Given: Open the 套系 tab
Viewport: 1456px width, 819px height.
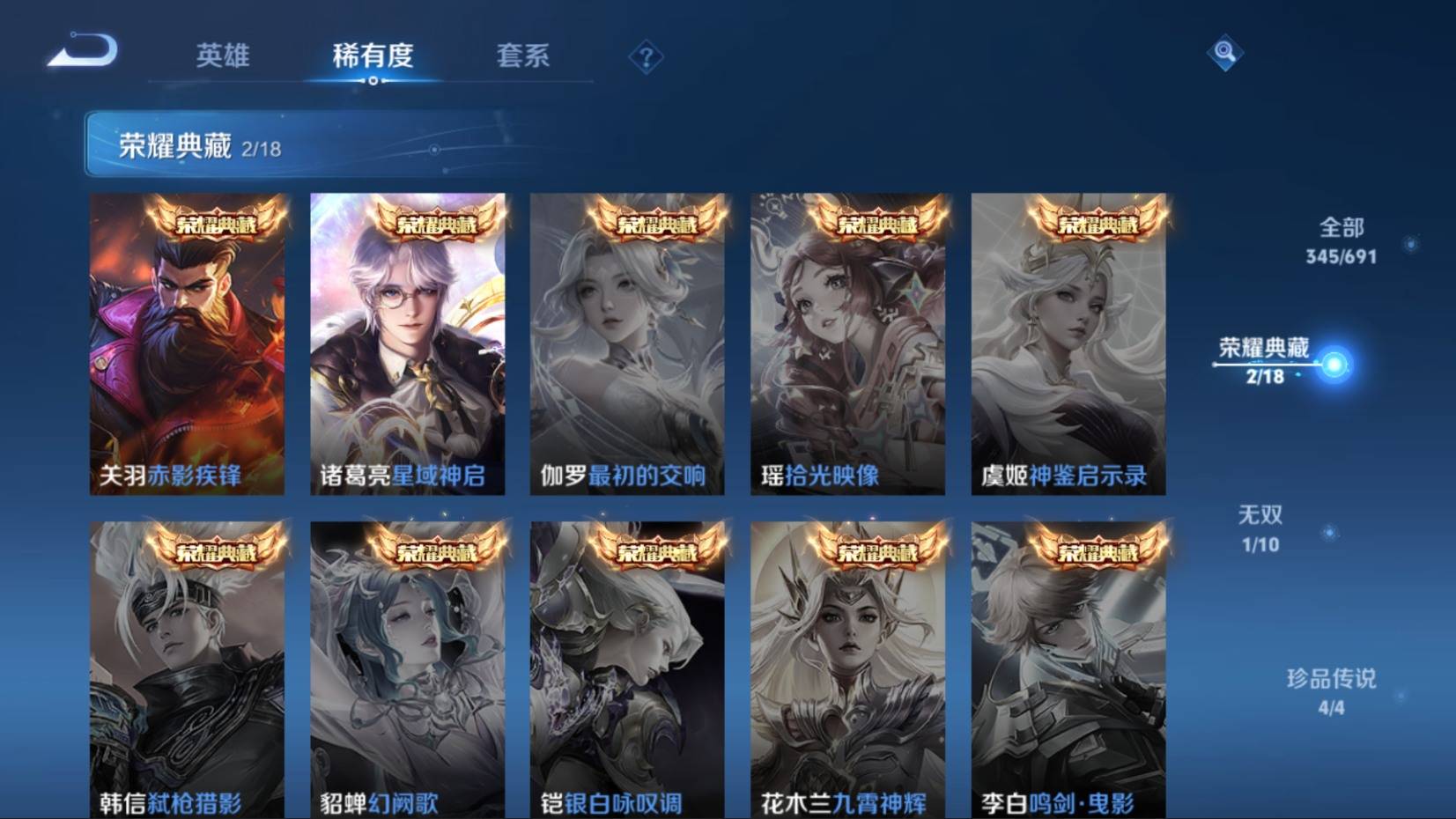Looking at the screenshot, I should pos(522,55).
